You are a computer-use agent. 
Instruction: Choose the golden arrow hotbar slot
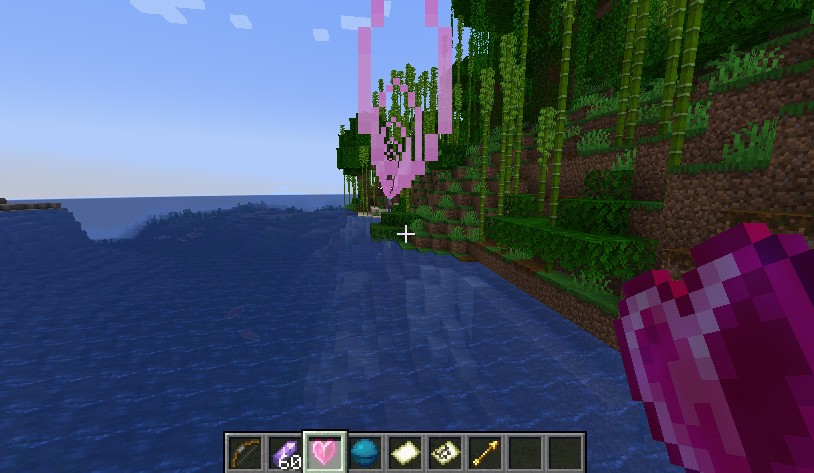485,452
